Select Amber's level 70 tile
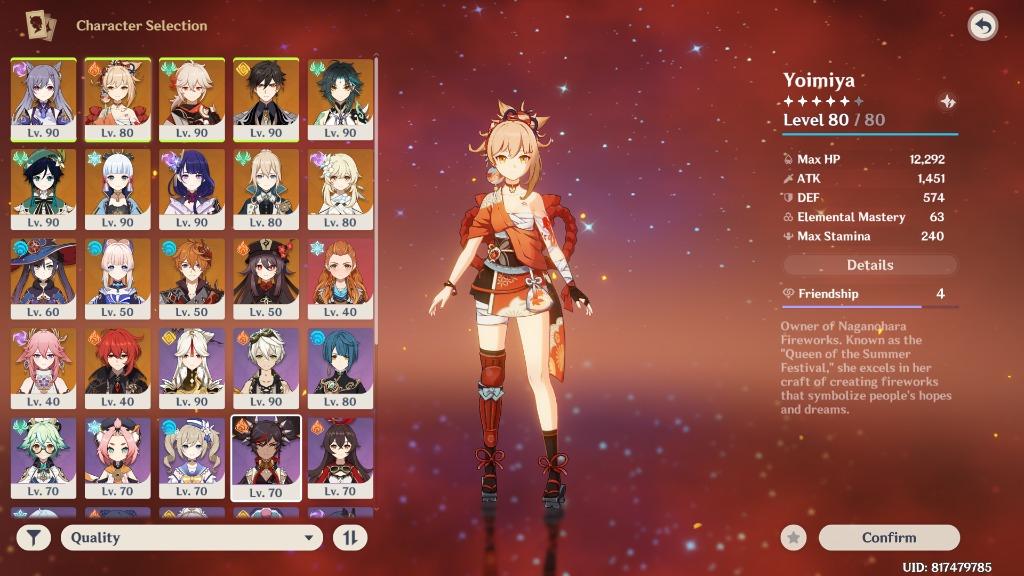Viewport: 1024px width, 576px height. pos(340,457)
